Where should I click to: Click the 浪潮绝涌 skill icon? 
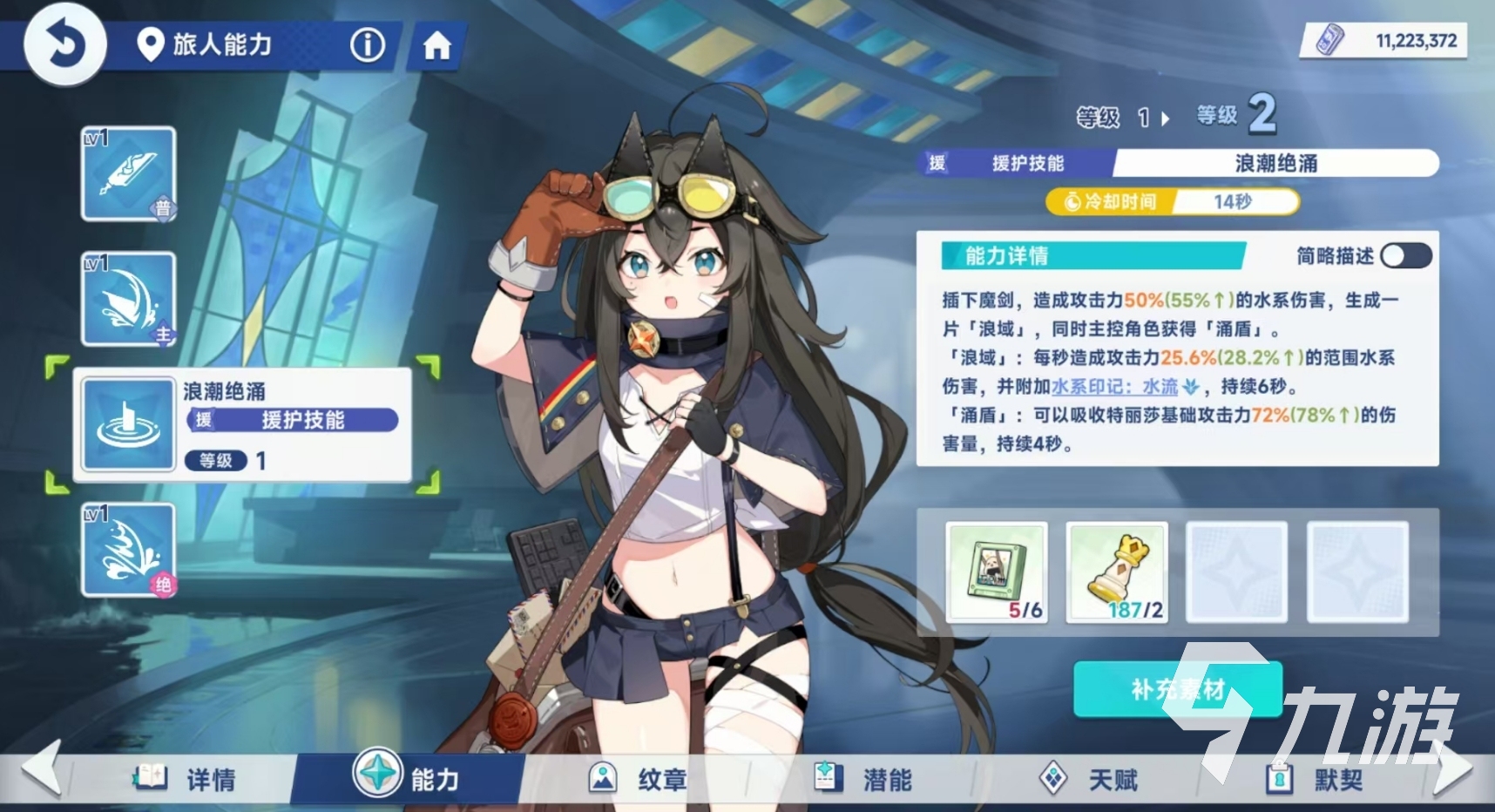point(128,425)
